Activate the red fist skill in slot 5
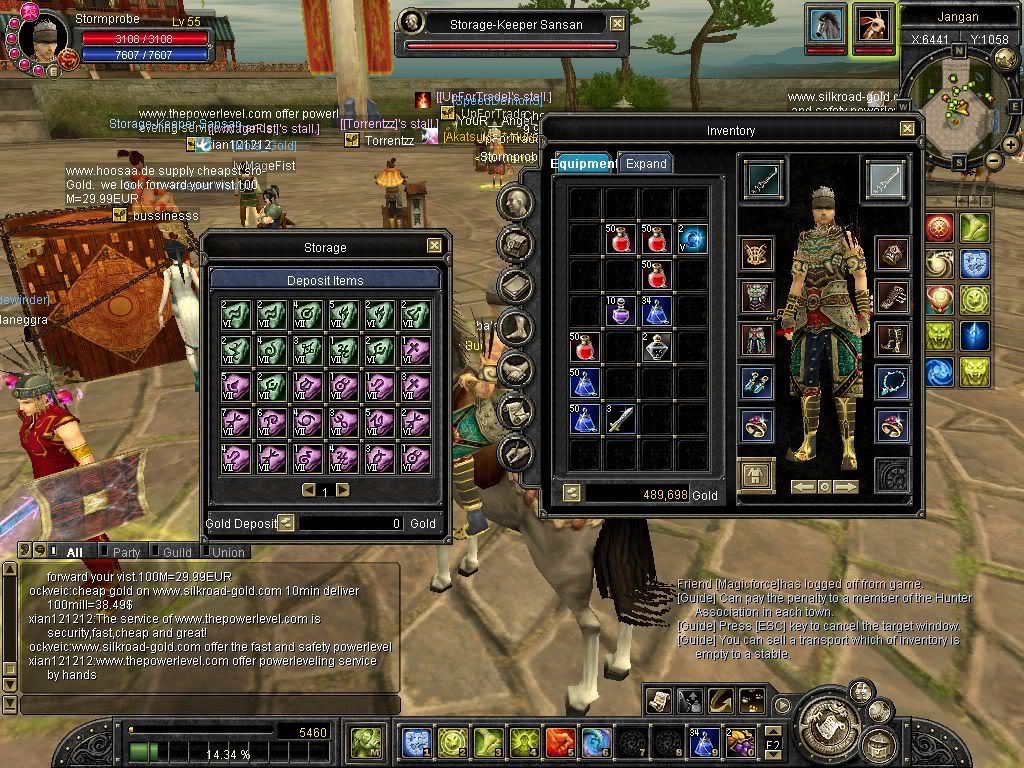The image size is (1024, 768). tap(561, 743)
